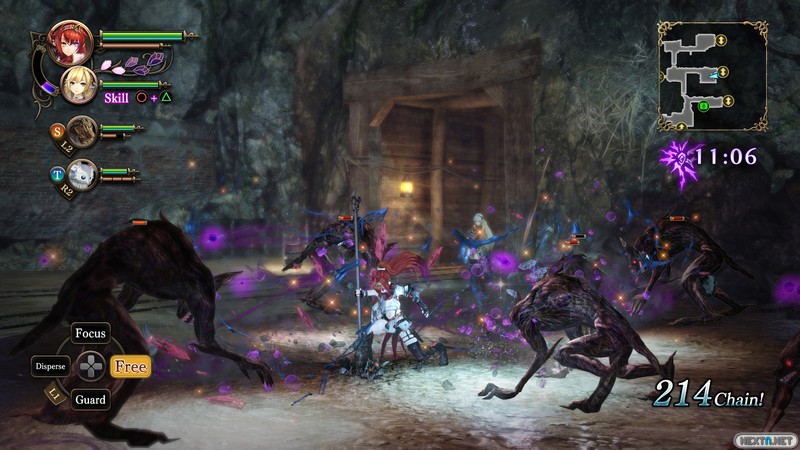Switch Servan tactics to Free
800x450 pixels.
click(x=130, y=366)
